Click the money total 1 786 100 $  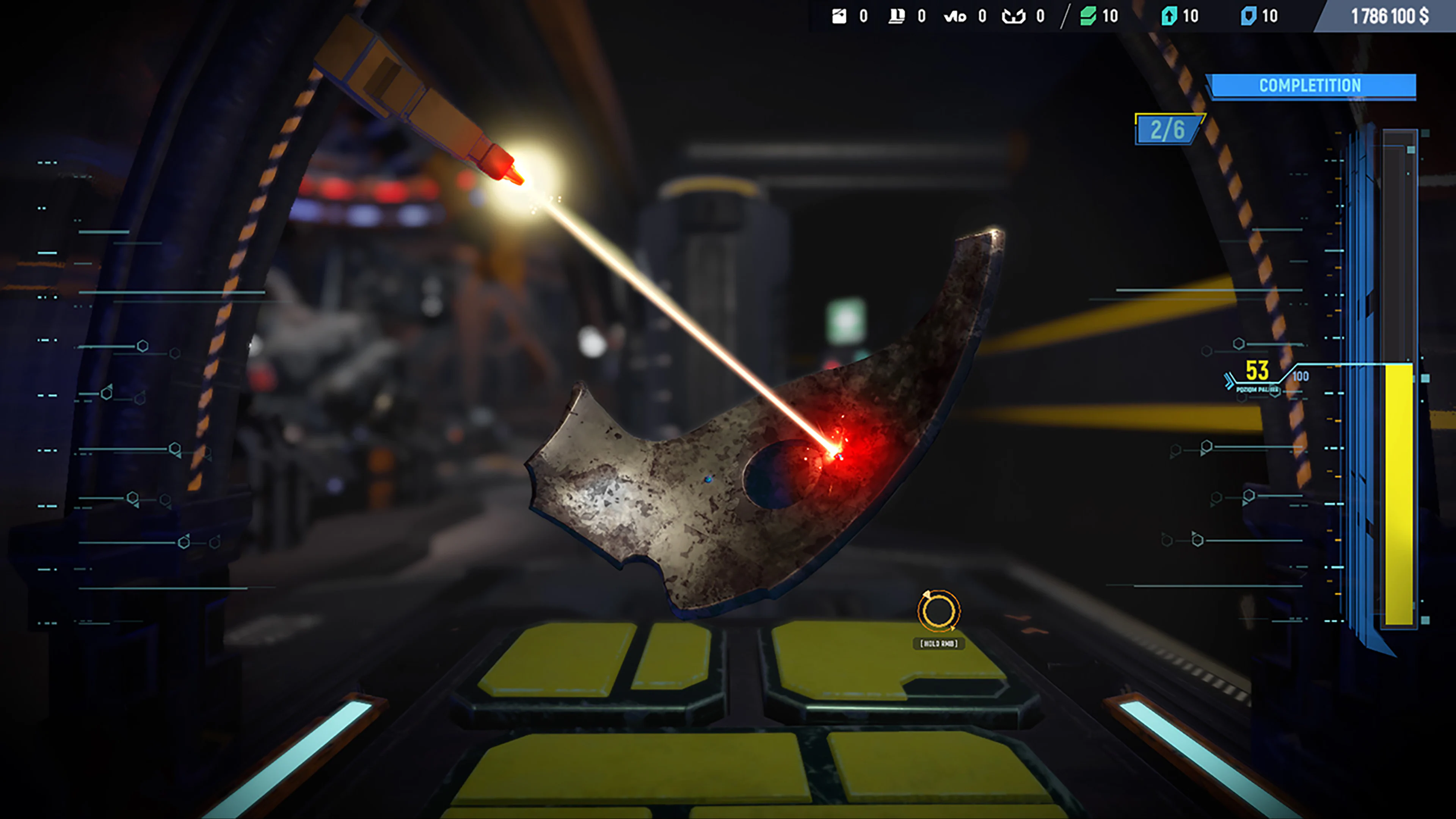pyautogui.click(x=1390, y=16)
